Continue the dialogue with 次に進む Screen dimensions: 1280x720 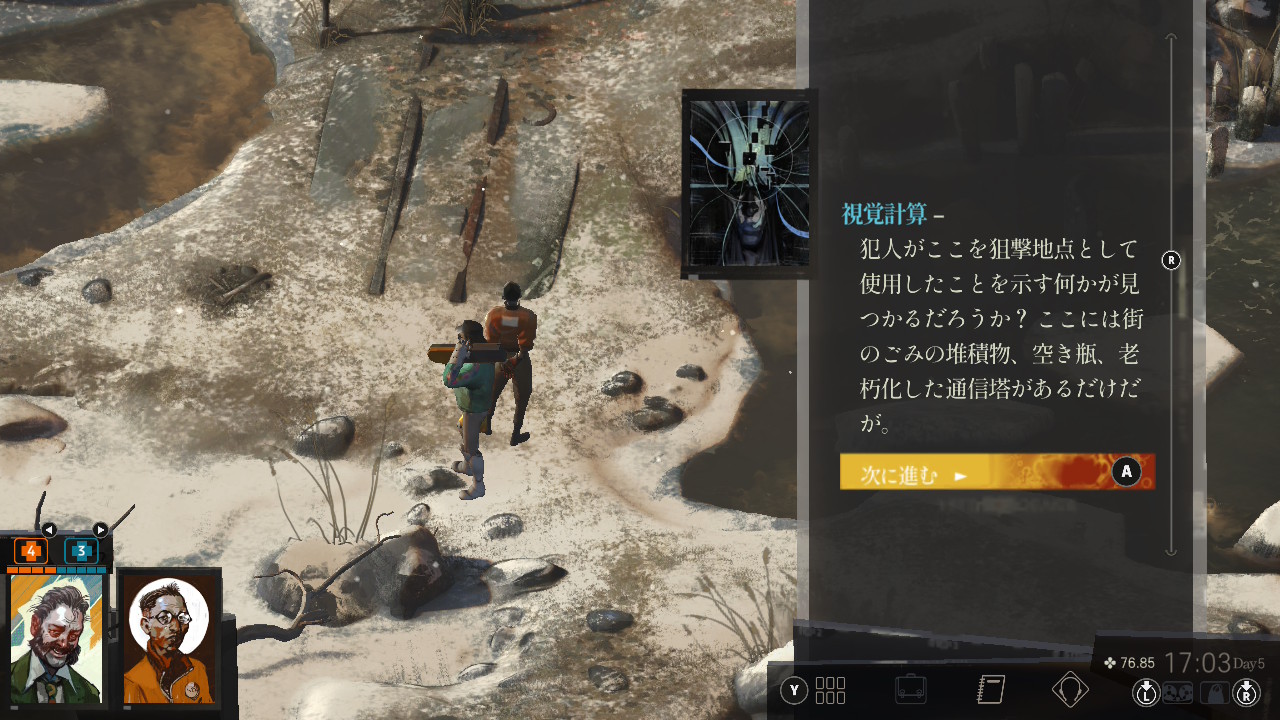tap(996, 472)
